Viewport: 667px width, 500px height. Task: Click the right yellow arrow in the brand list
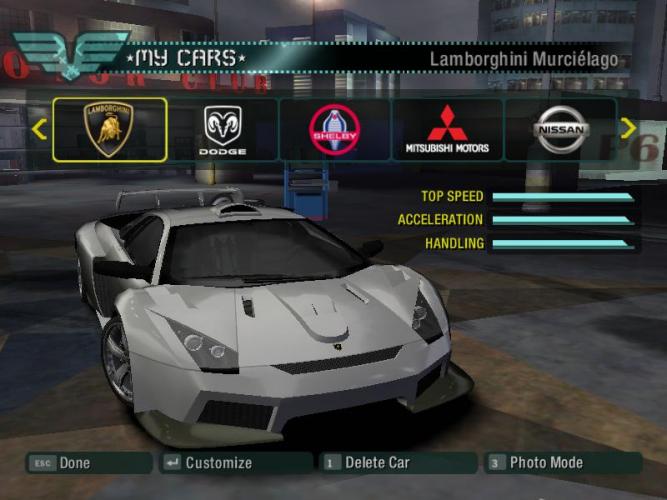click(628, 128)
